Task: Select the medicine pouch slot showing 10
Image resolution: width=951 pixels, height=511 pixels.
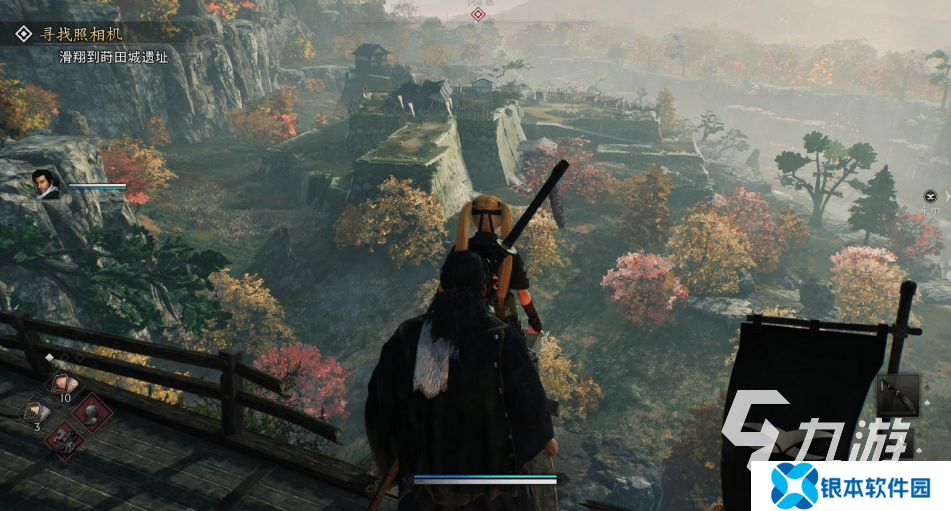Action: [64, 384]
